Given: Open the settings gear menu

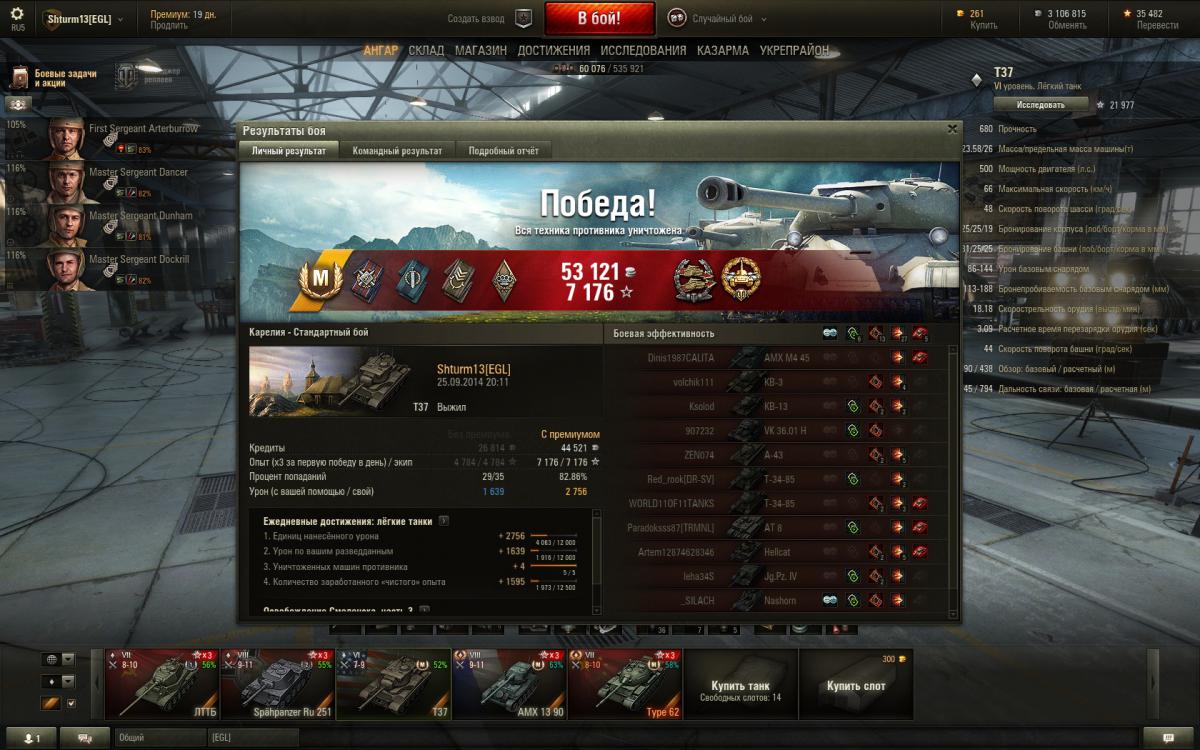Looking at the screenshot, I should [17, 16].
